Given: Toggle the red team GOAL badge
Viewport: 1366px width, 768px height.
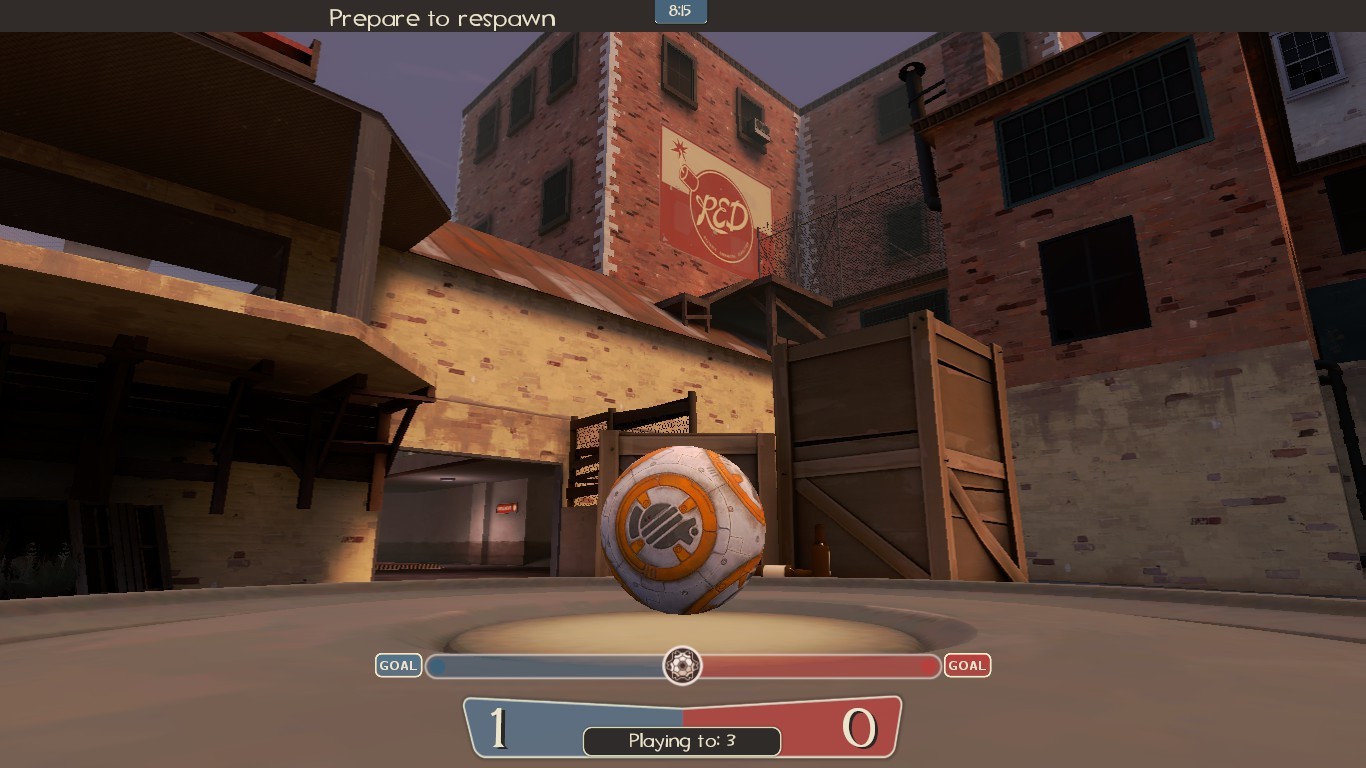Looking at the screenshot, I should coord(967,664).
